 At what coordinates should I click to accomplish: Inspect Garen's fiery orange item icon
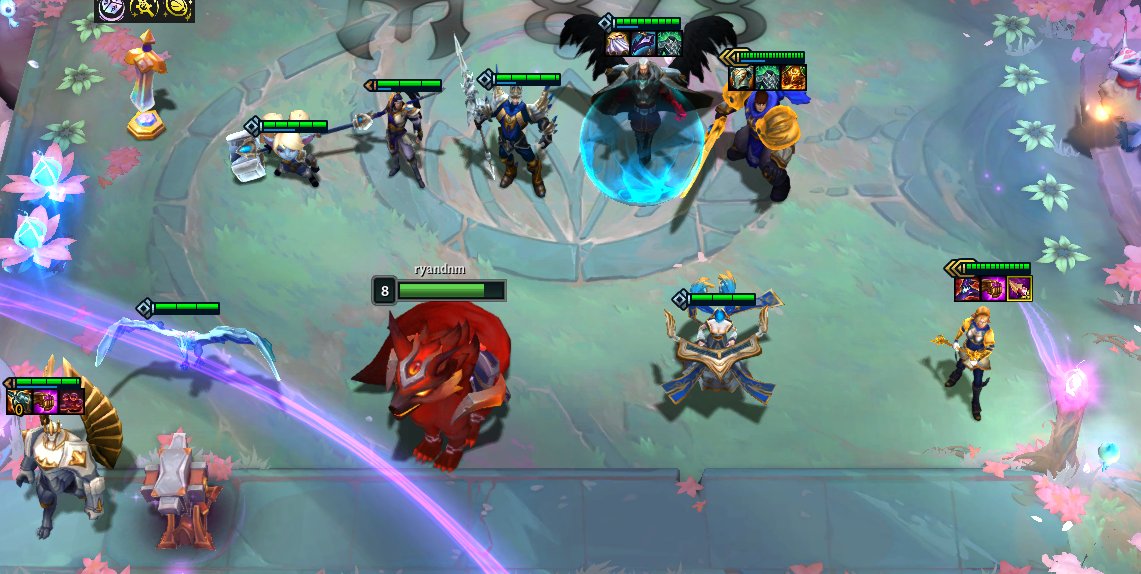coord(793,78)
